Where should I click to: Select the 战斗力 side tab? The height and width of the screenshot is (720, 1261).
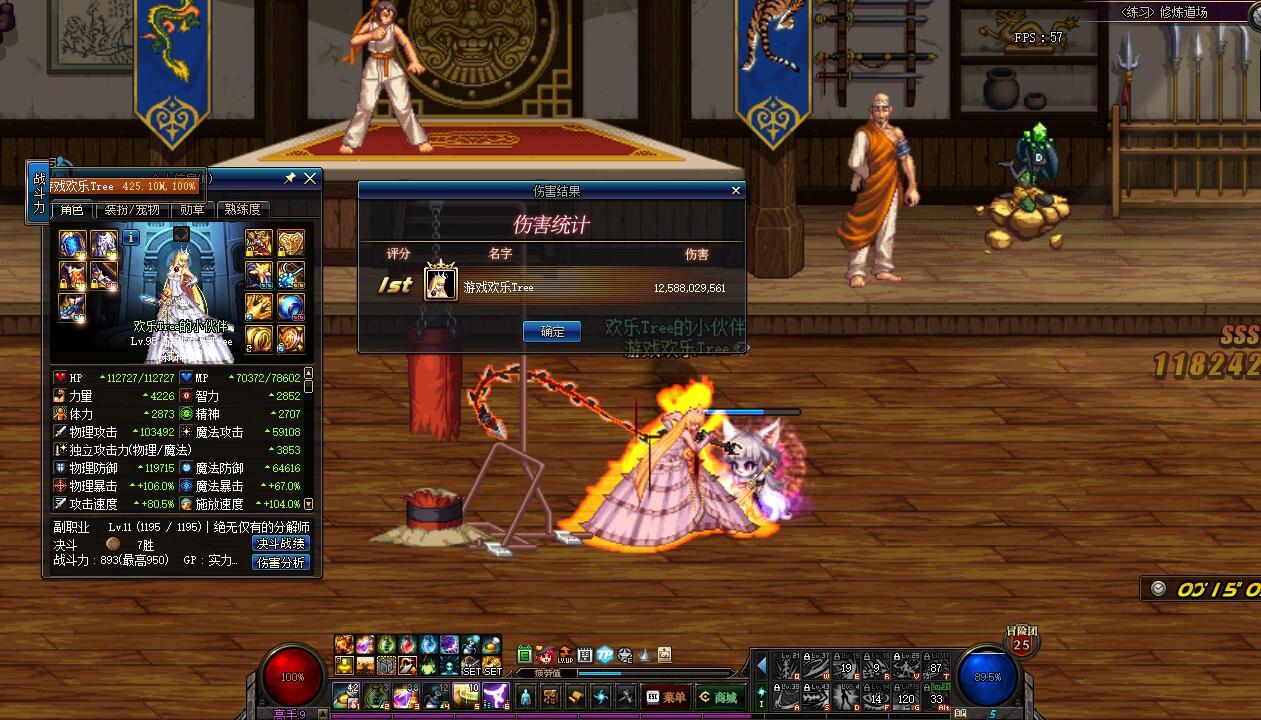39,192
